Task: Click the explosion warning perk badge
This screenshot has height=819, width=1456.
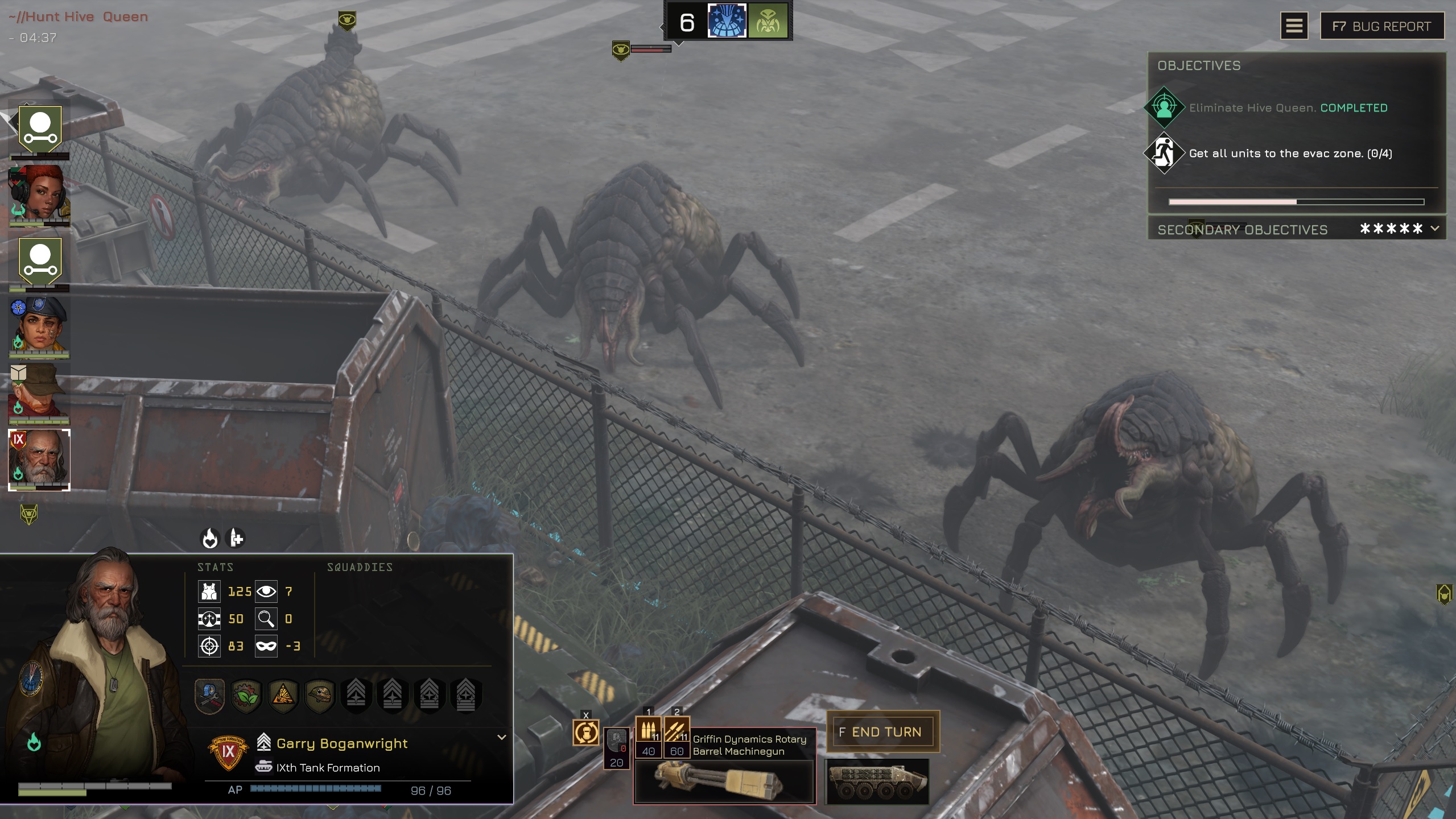Action: coord(283,695)
